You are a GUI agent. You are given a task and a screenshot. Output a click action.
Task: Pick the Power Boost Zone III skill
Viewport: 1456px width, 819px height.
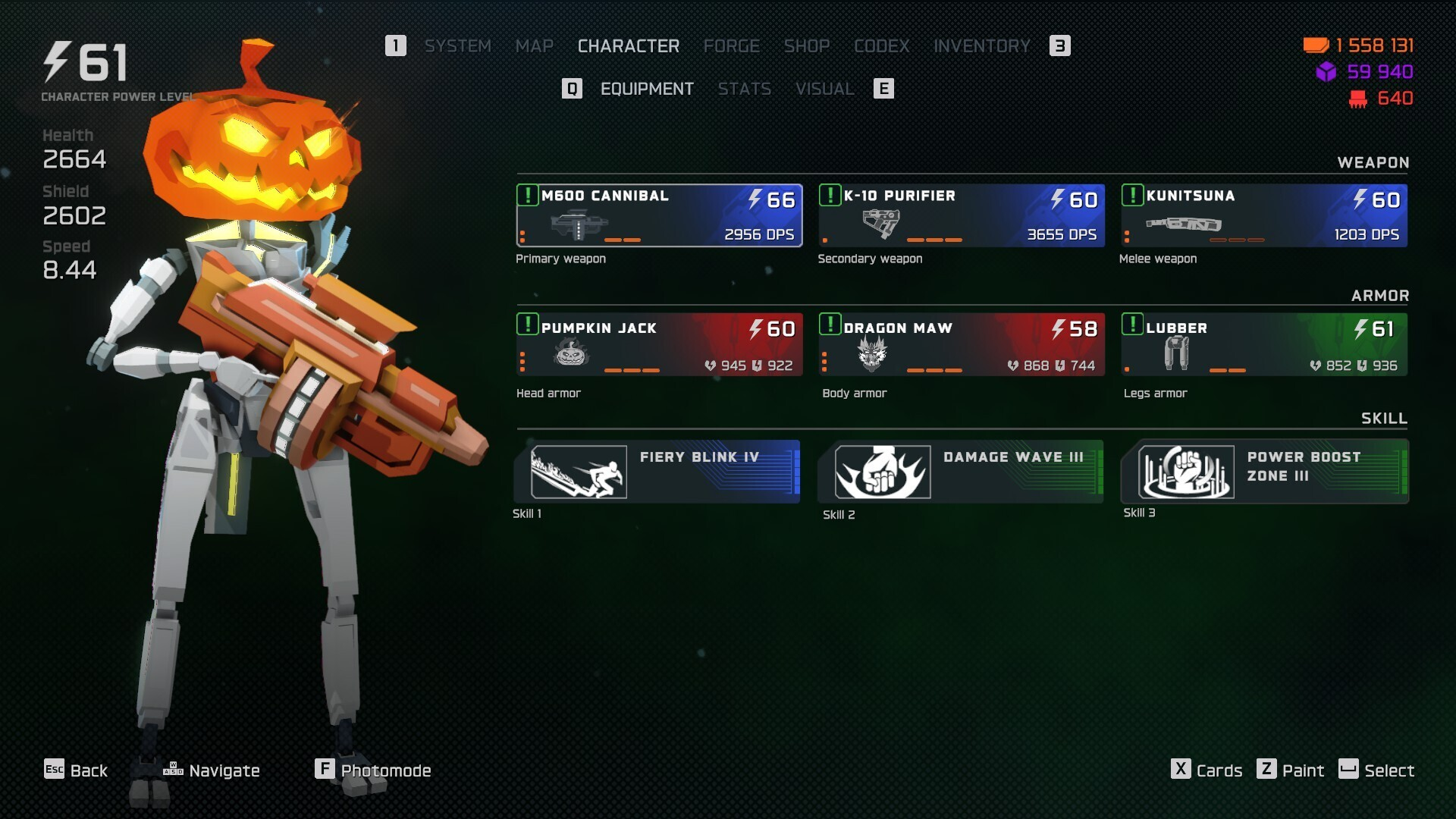coord(1264,472)
